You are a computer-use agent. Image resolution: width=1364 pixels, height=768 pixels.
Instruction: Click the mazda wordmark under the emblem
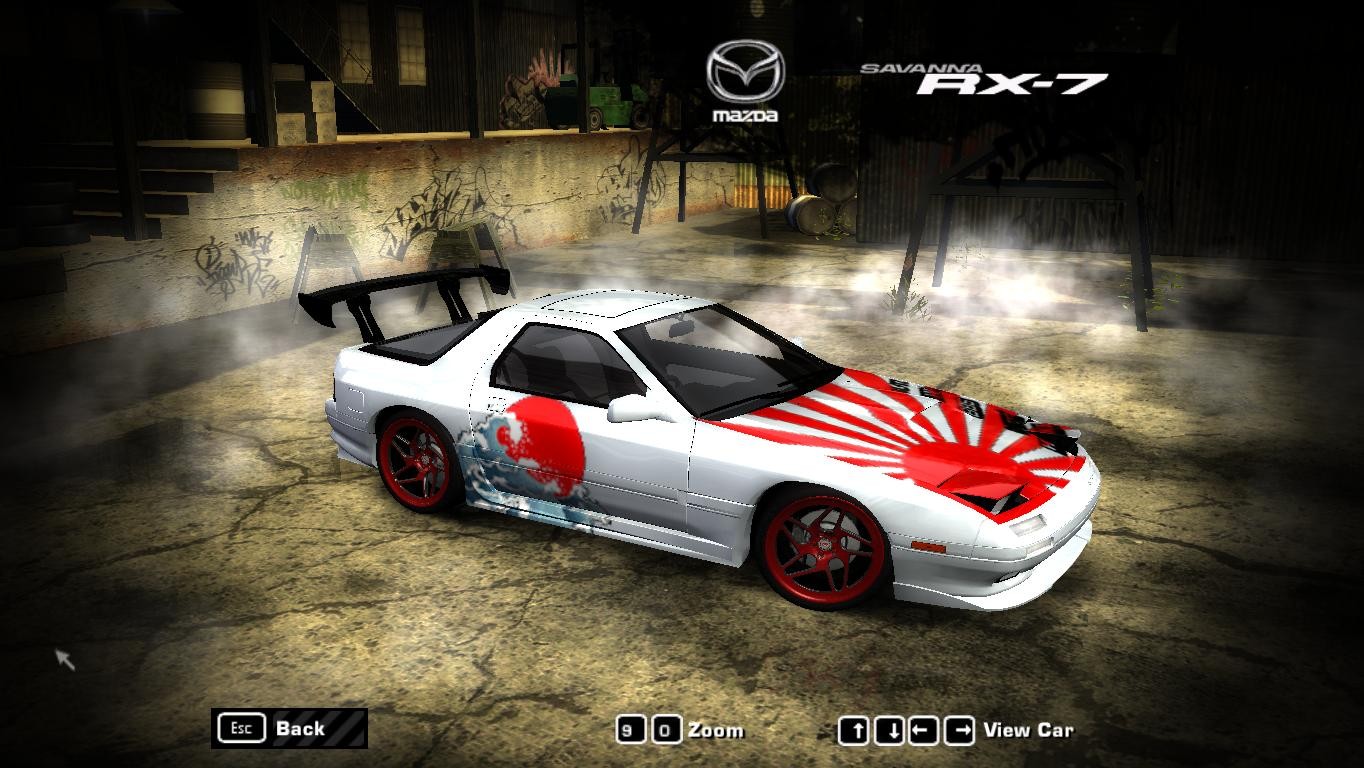tap(745, 114)
